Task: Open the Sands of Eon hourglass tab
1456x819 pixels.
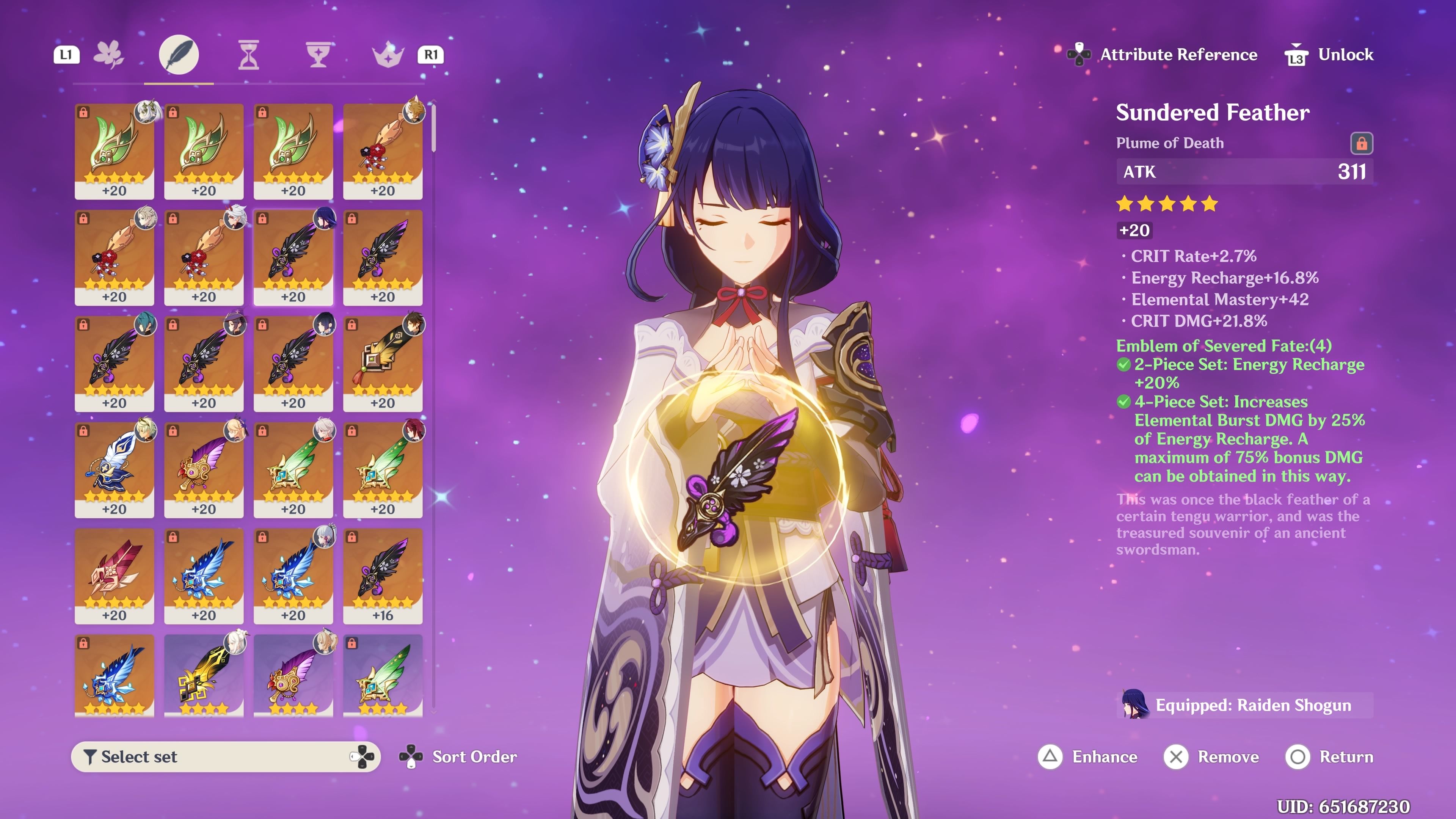Action: [249, 55]
